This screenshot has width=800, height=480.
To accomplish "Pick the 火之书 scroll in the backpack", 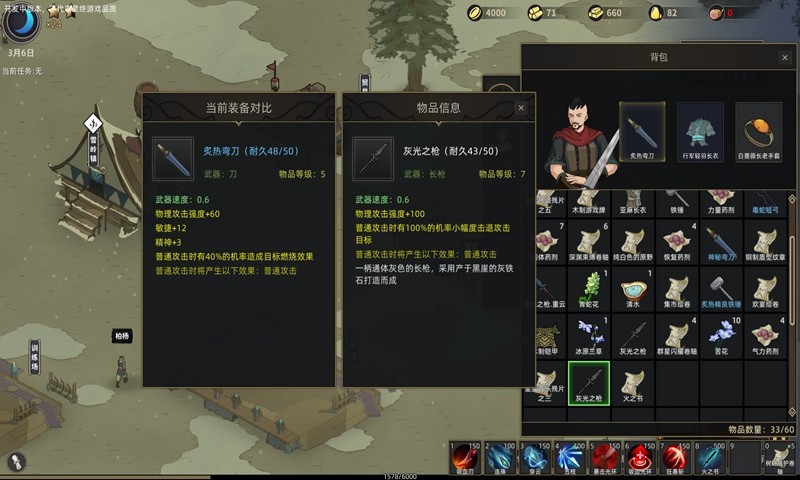I will [x=632, y=379].
